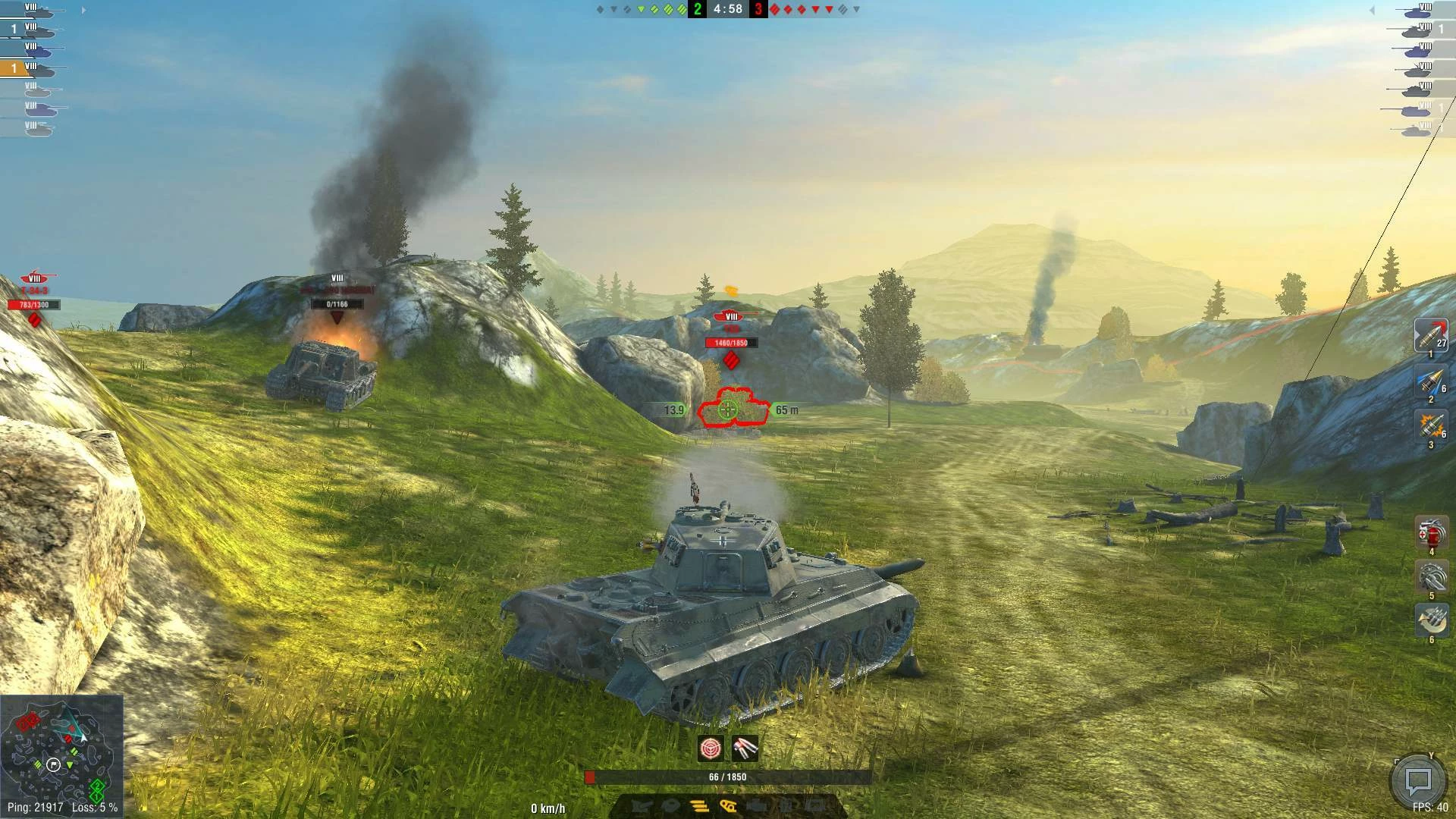
Task: Expand the allied team panel arrow
Action: click(83, 11)
